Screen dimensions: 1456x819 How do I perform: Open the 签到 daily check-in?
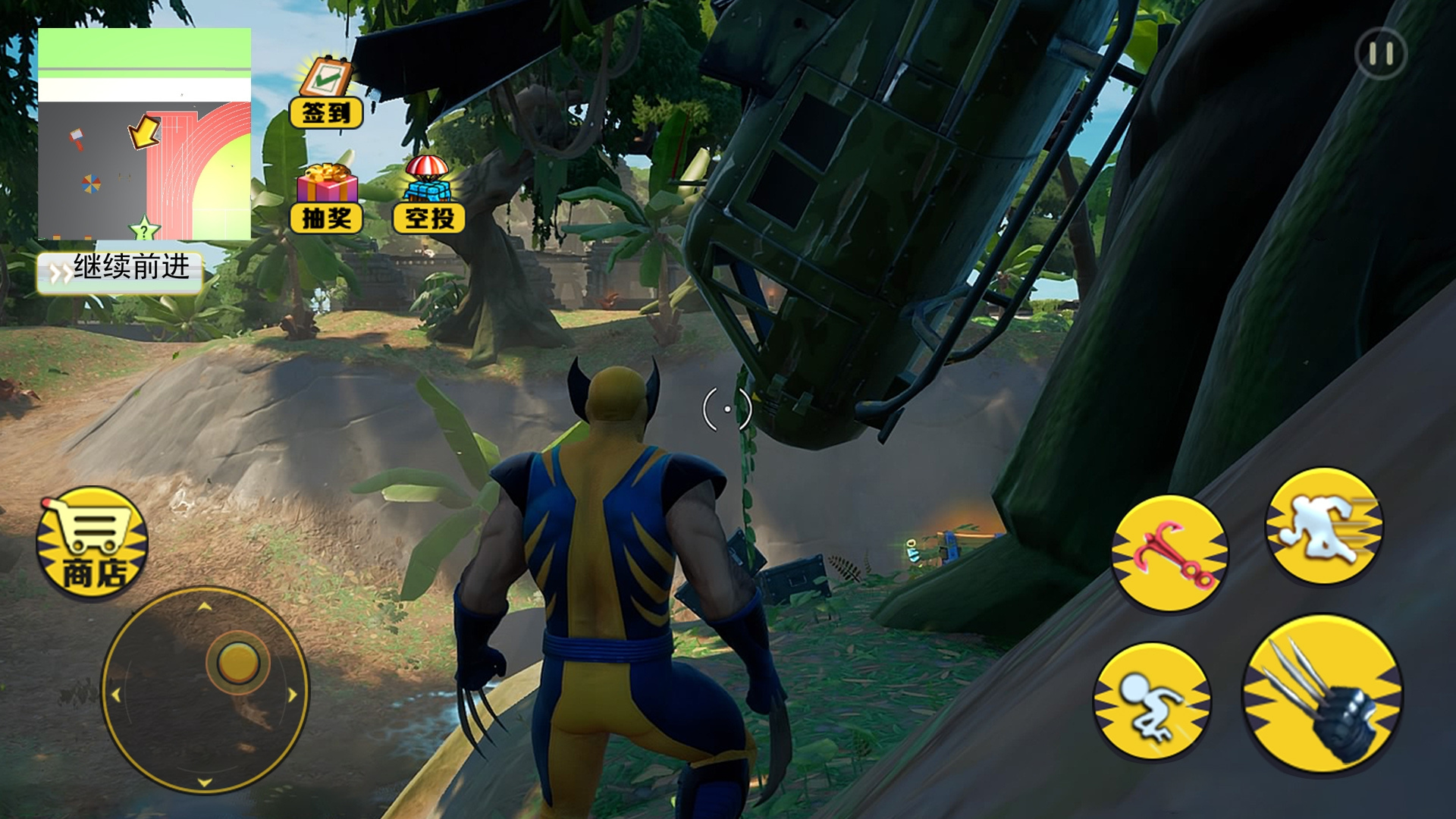tap(326, 93)
